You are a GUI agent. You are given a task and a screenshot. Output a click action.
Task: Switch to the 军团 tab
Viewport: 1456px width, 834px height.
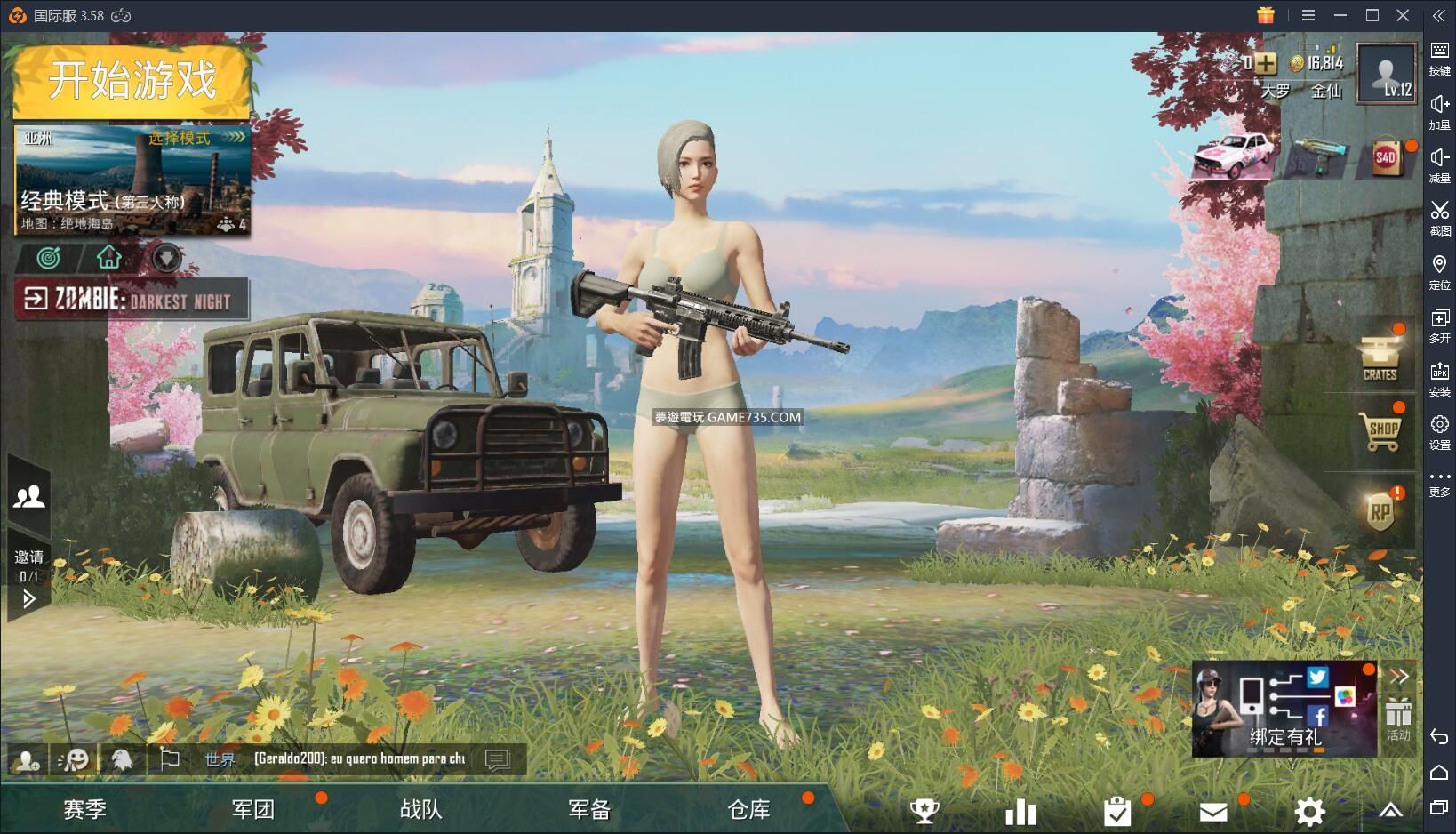[x=253, y=809]
